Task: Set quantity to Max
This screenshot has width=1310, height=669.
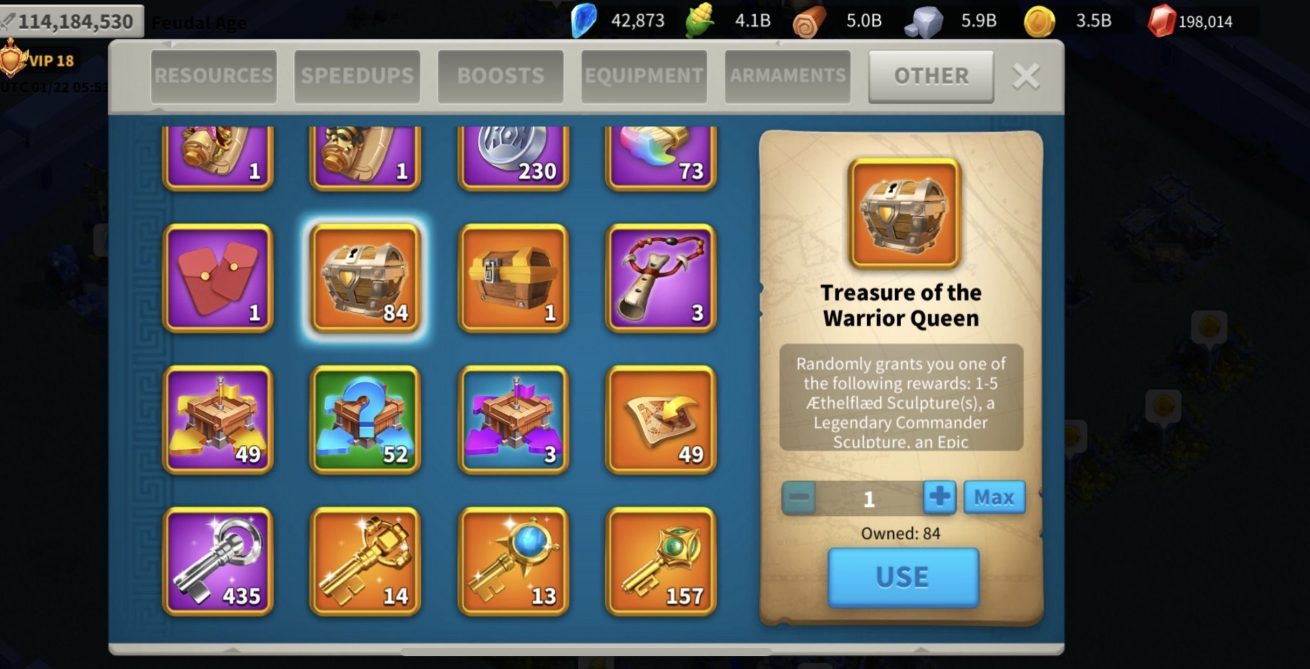Action: click(x=994, y=497)
